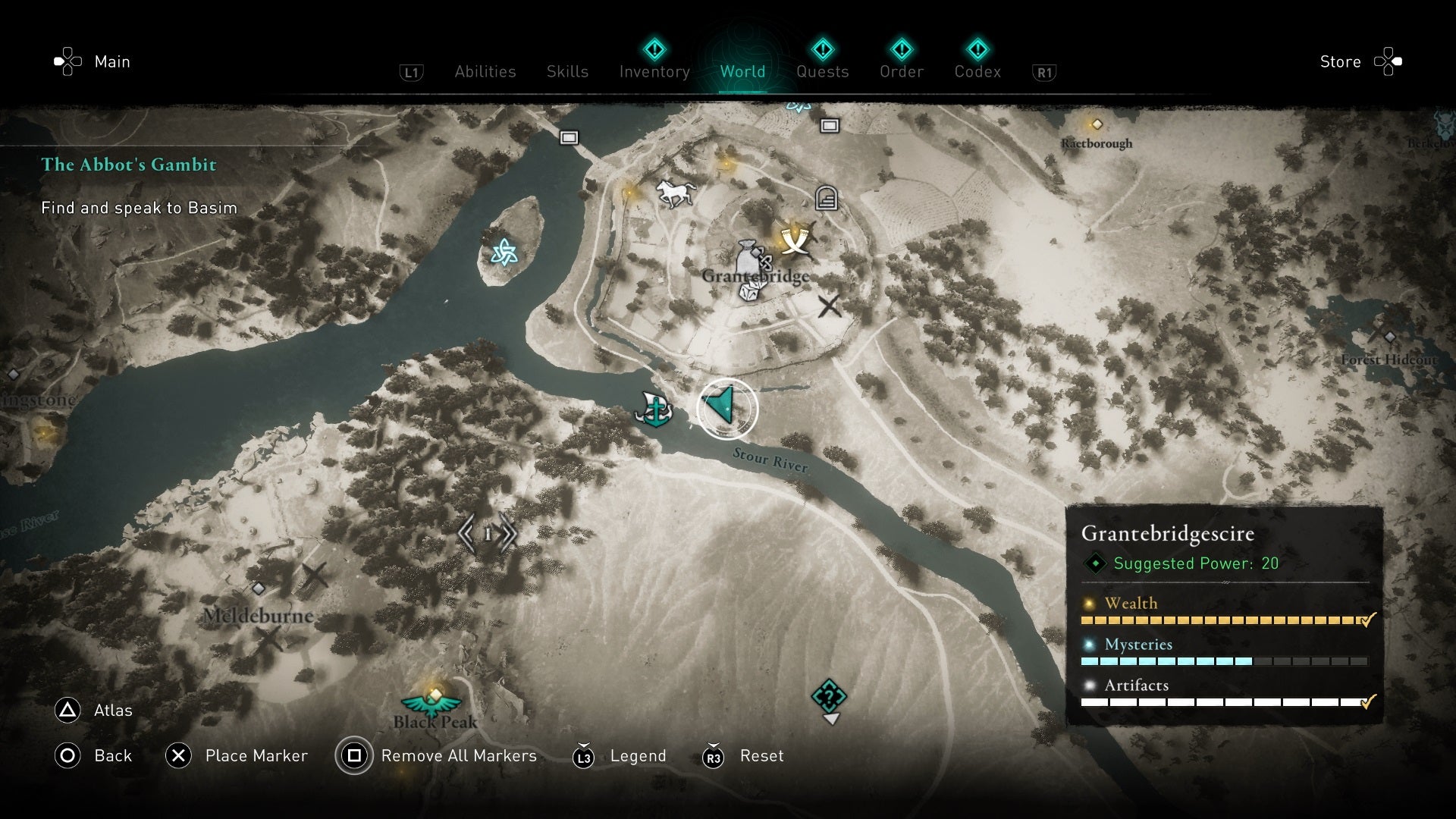Select the teal question mark quest marker

[829, 696]
